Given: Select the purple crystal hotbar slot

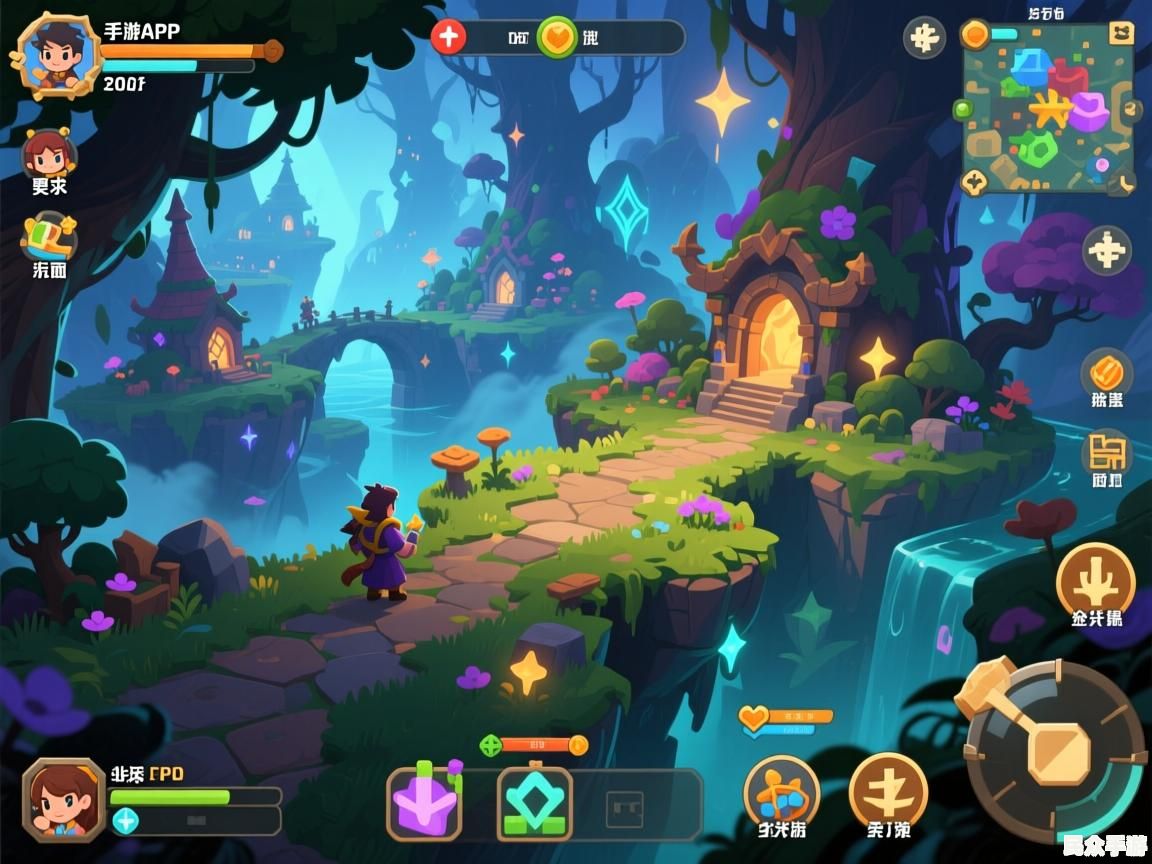Looking at the screenshot, I should click(425, 803).
